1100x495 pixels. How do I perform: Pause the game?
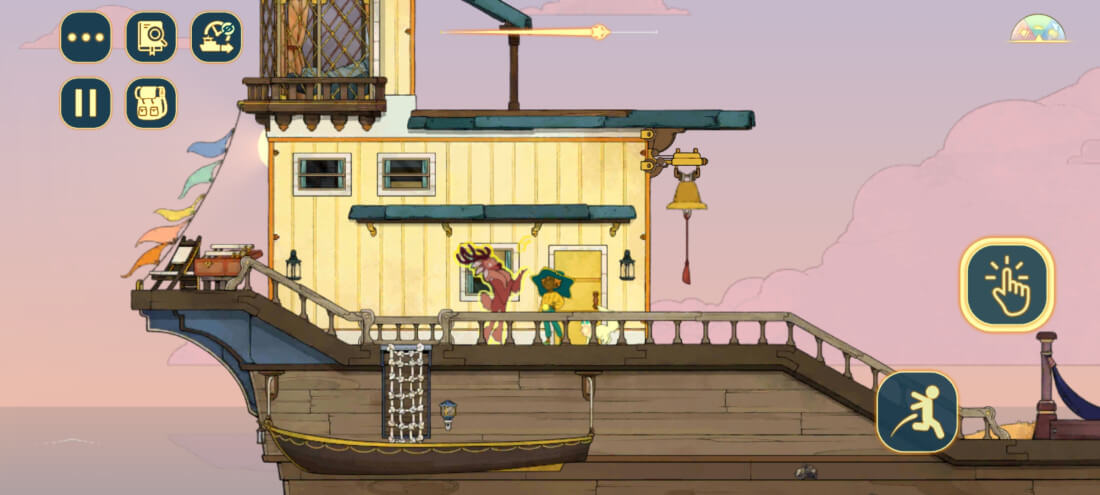(x=86, y=103)
